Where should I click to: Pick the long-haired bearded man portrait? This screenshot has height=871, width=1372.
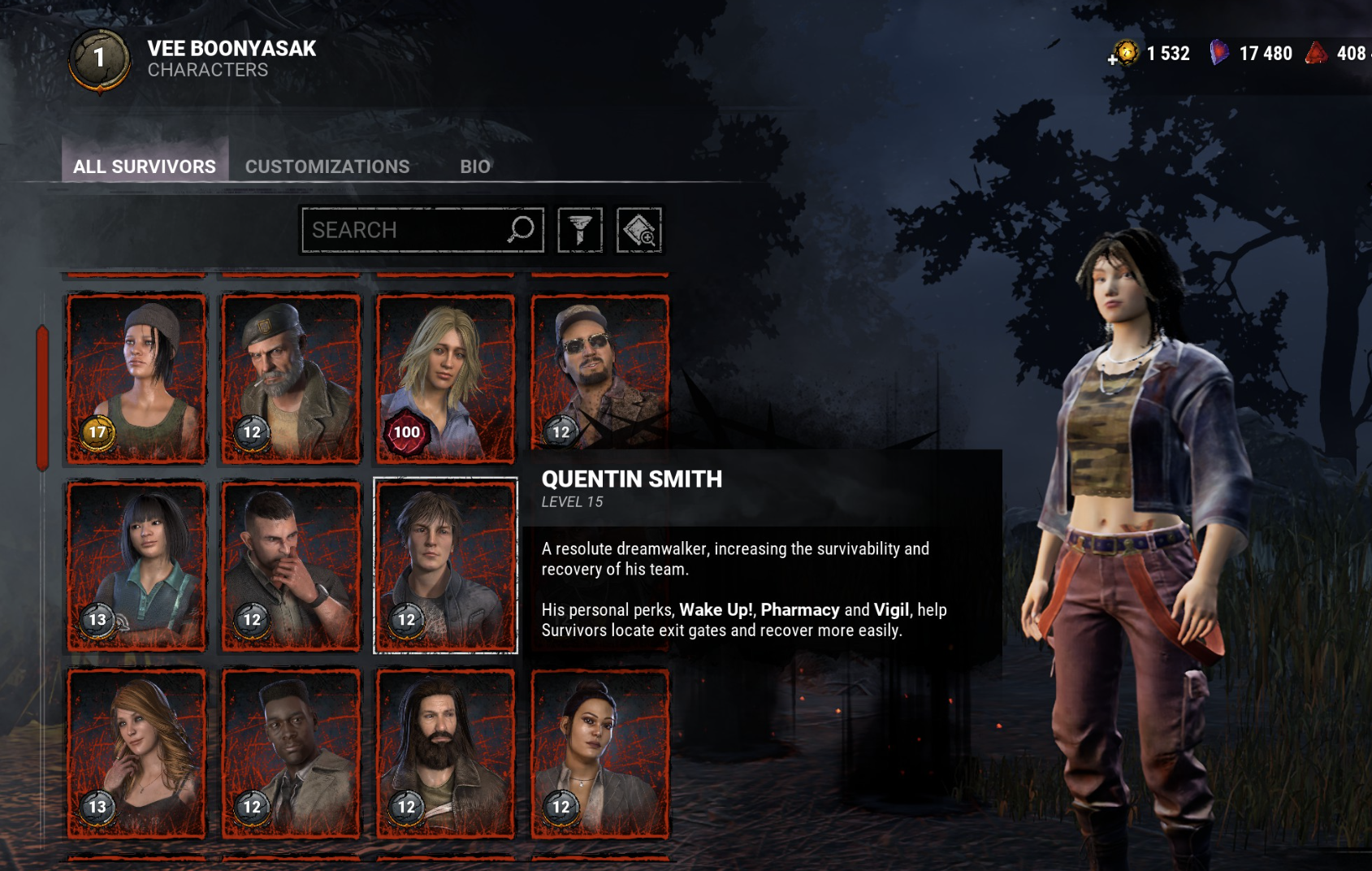pos(445,753)
